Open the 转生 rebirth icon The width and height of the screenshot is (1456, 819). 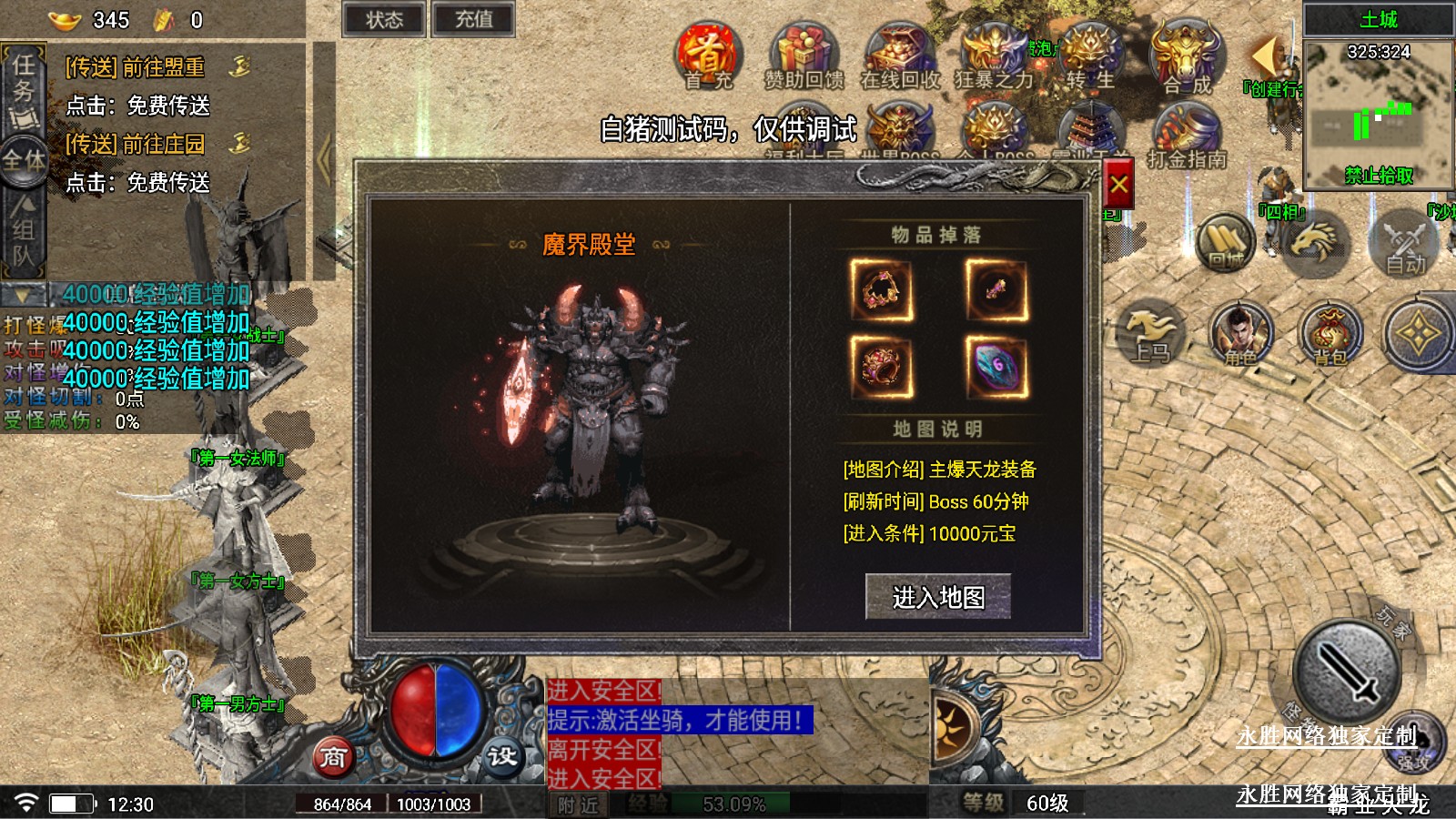tap(1090, 56)
